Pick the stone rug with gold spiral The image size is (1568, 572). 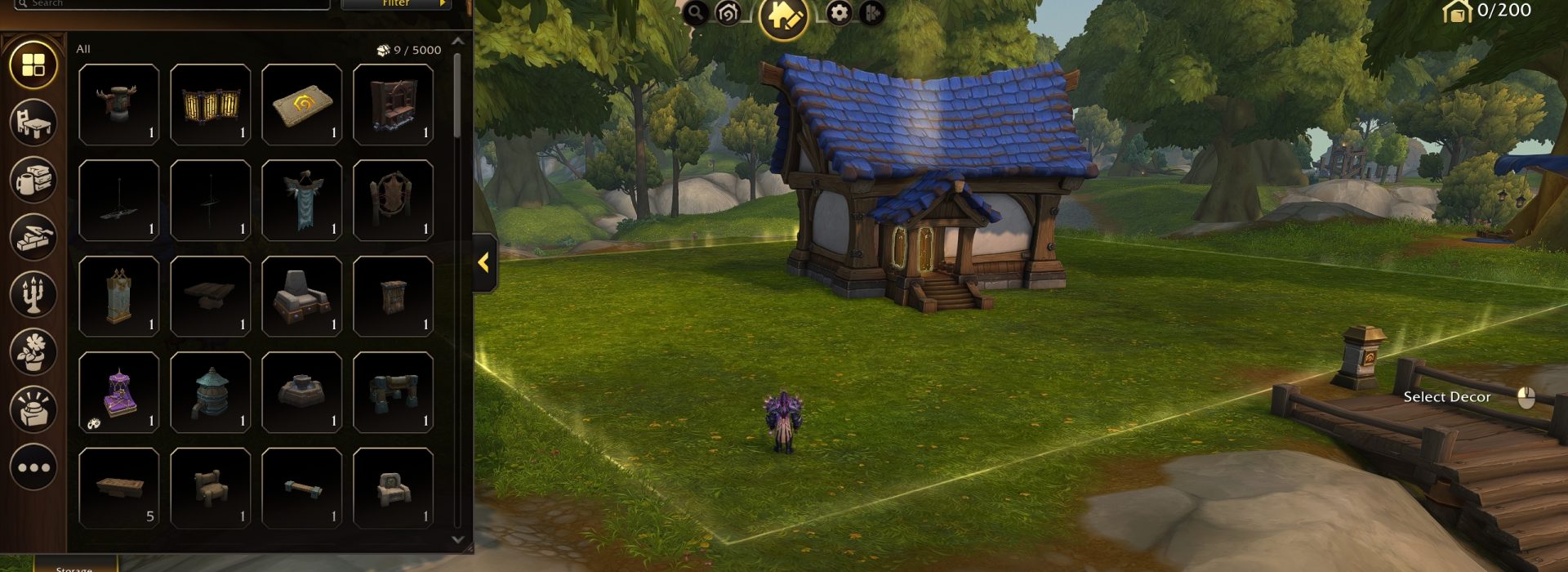pyautogui.click(x=301, y=105)
